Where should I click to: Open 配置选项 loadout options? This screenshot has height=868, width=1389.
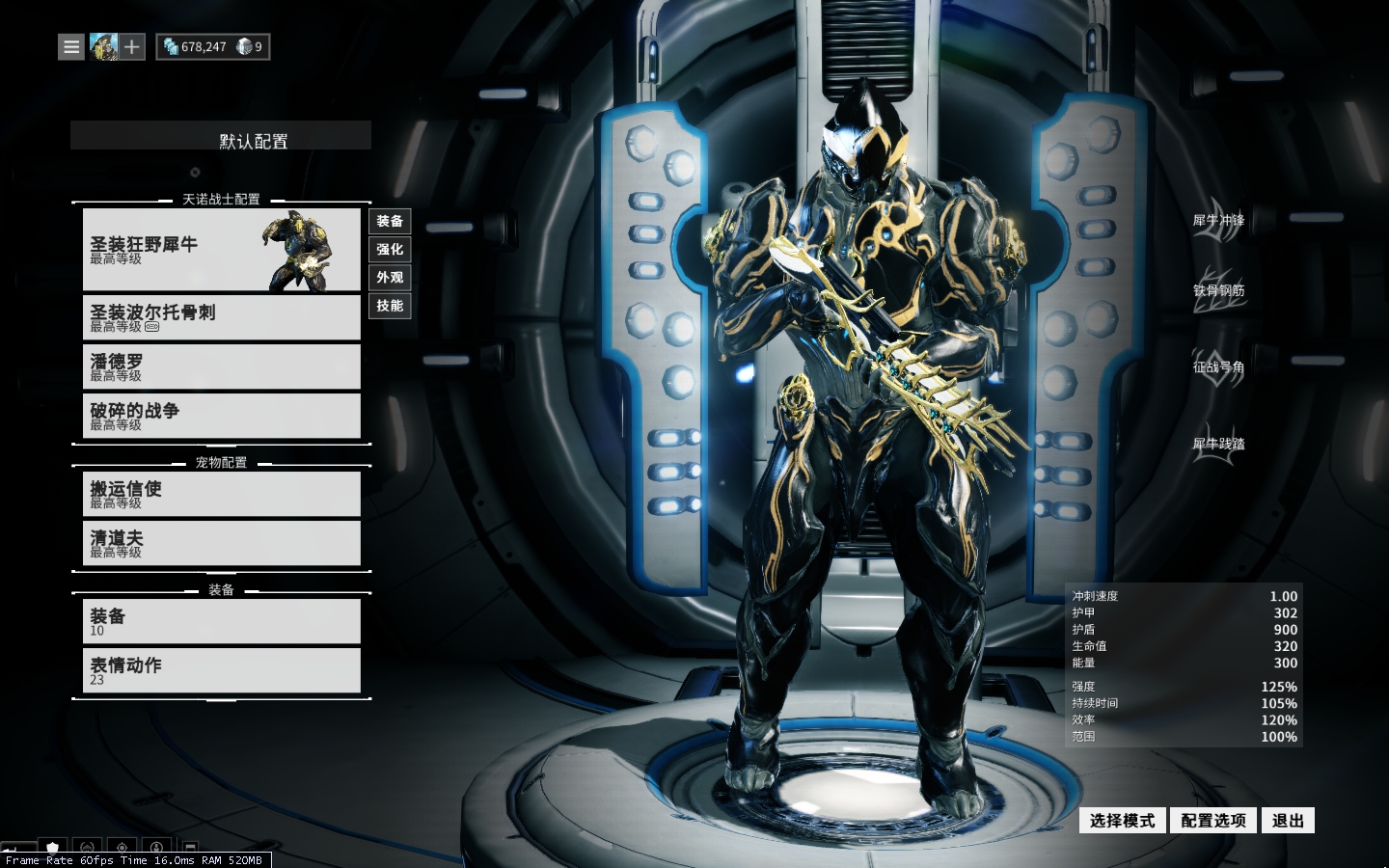(x=1213, y=821)
